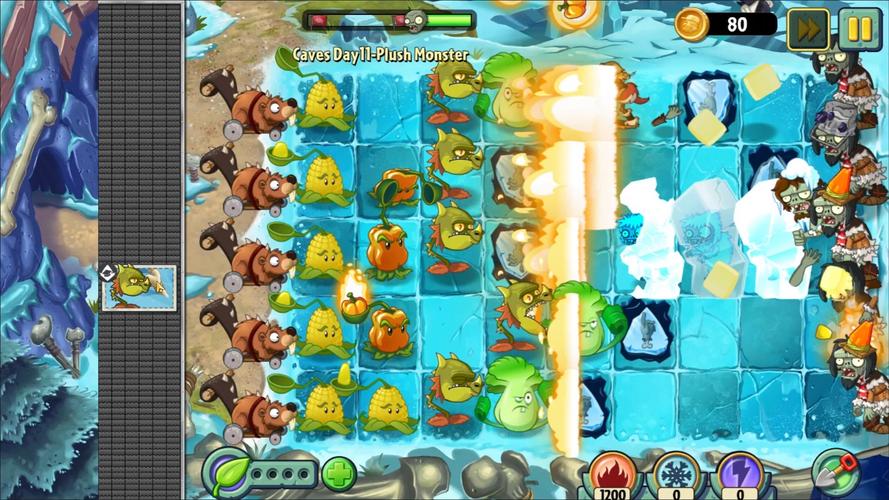Pause the game
The image size is (889, 500).
click(860, 28)
